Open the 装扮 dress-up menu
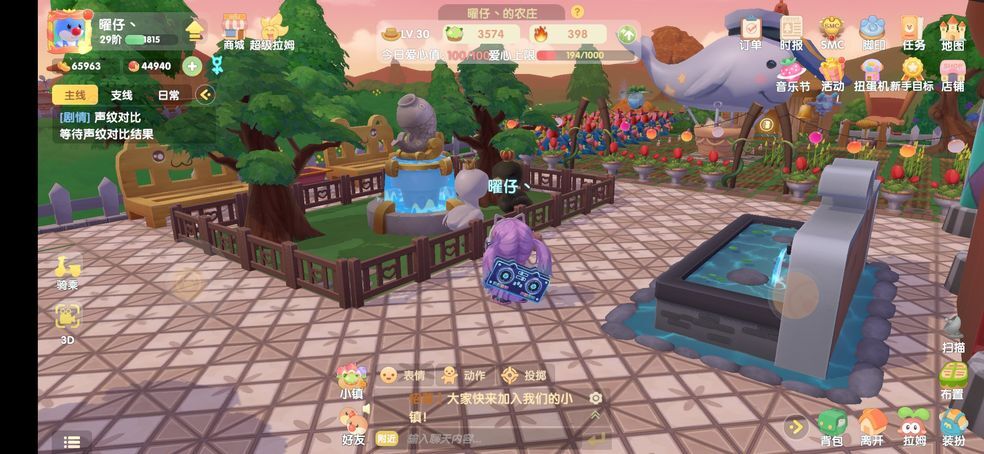Viewport: 984px width, 454px height. pos(953,426)
